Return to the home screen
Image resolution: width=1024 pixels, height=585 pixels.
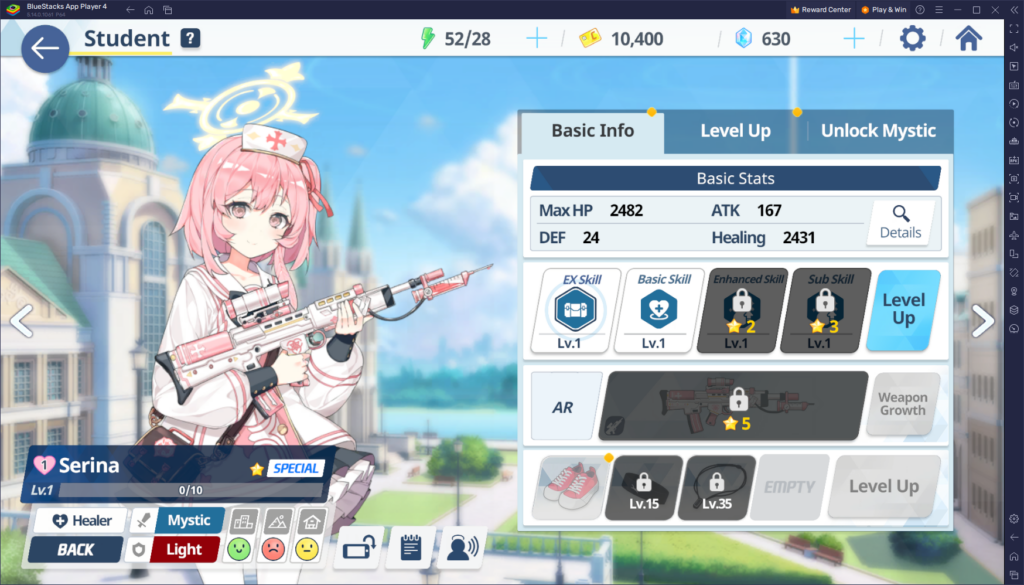pos(968,39)
